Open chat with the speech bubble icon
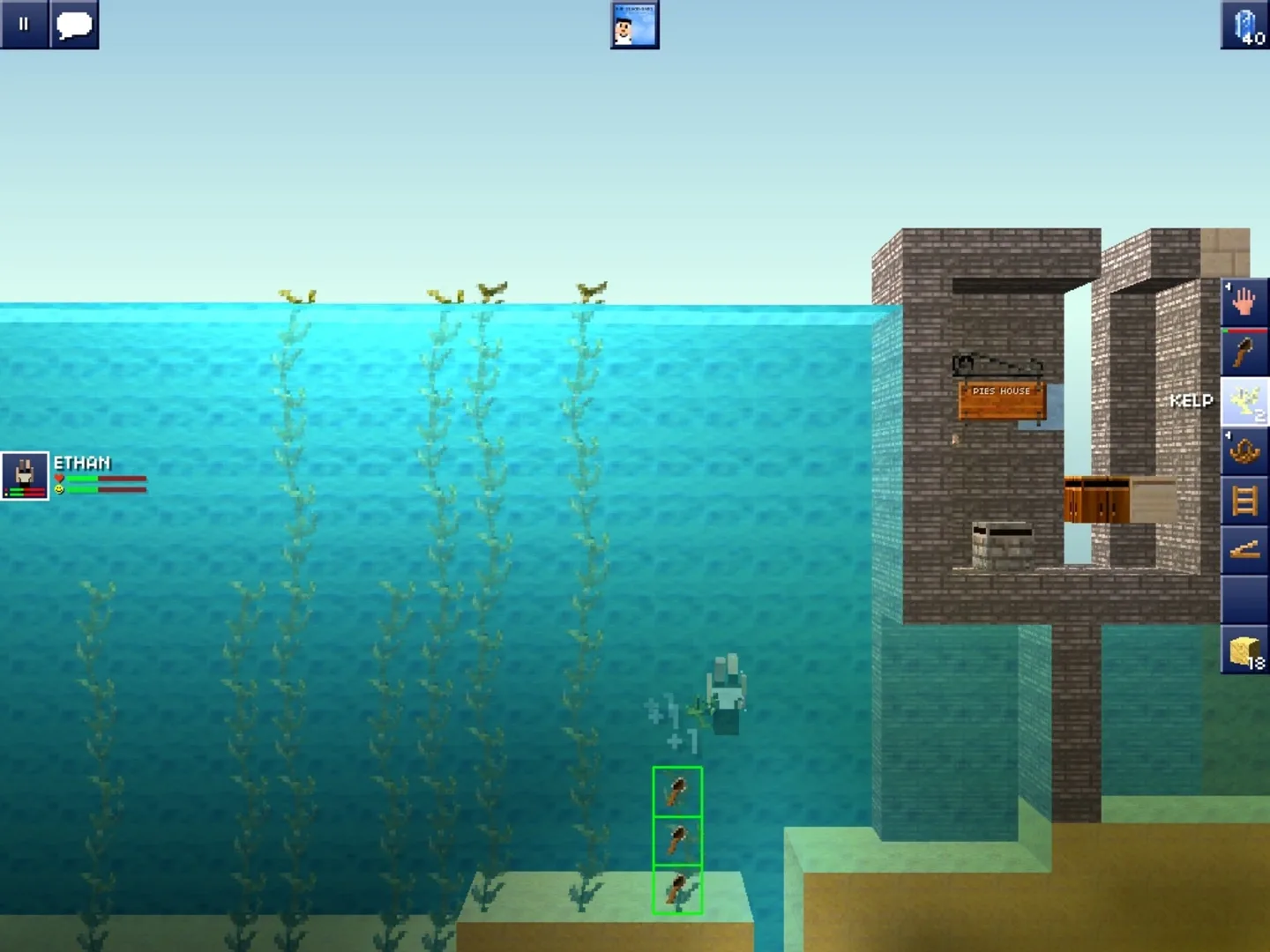The image size is (1270, 952). click(75, 25)
